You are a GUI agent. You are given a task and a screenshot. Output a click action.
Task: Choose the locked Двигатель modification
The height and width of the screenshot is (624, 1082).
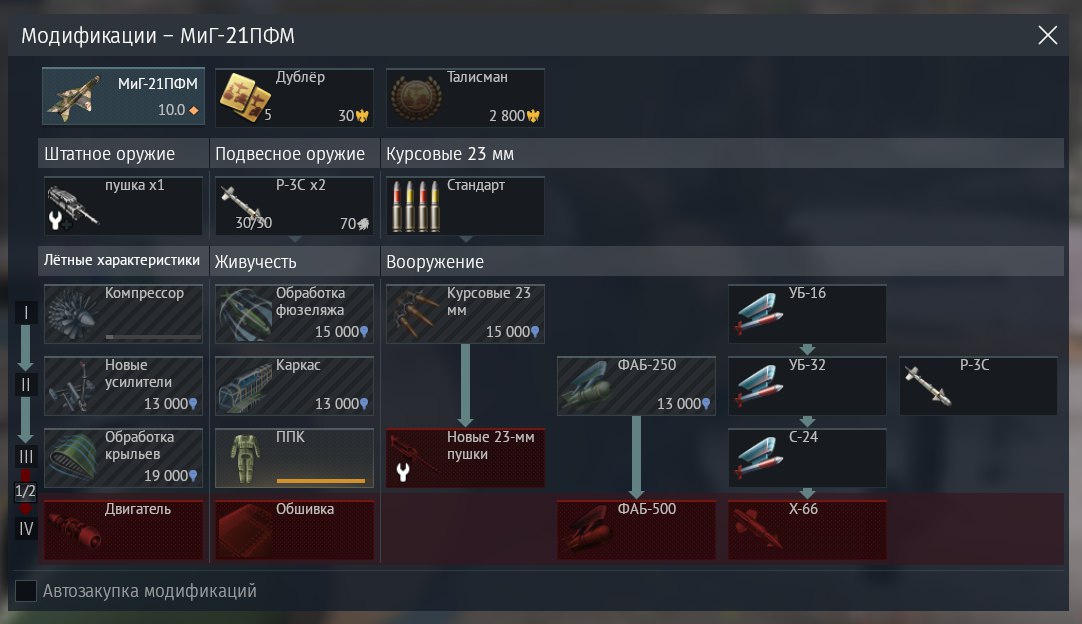tap(123, 530)
